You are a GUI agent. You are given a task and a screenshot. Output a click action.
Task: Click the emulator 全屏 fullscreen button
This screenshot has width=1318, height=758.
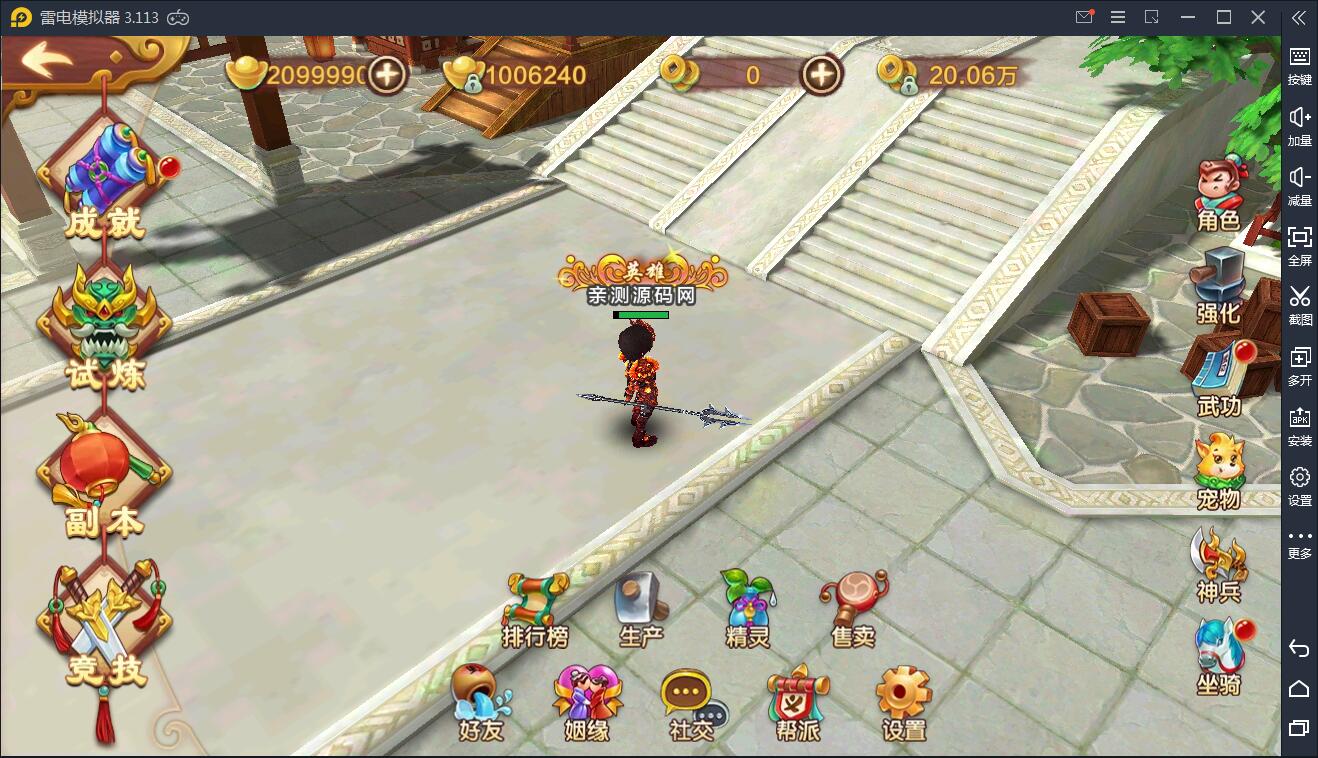pos(1299,245)
